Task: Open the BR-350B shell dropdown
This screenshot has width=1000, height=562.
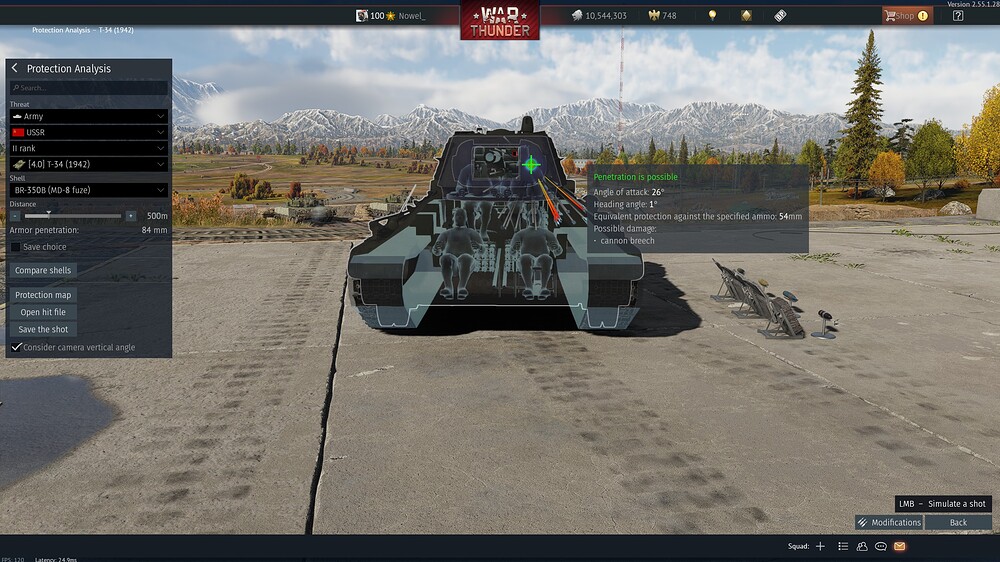Action: tap(88, 189)
